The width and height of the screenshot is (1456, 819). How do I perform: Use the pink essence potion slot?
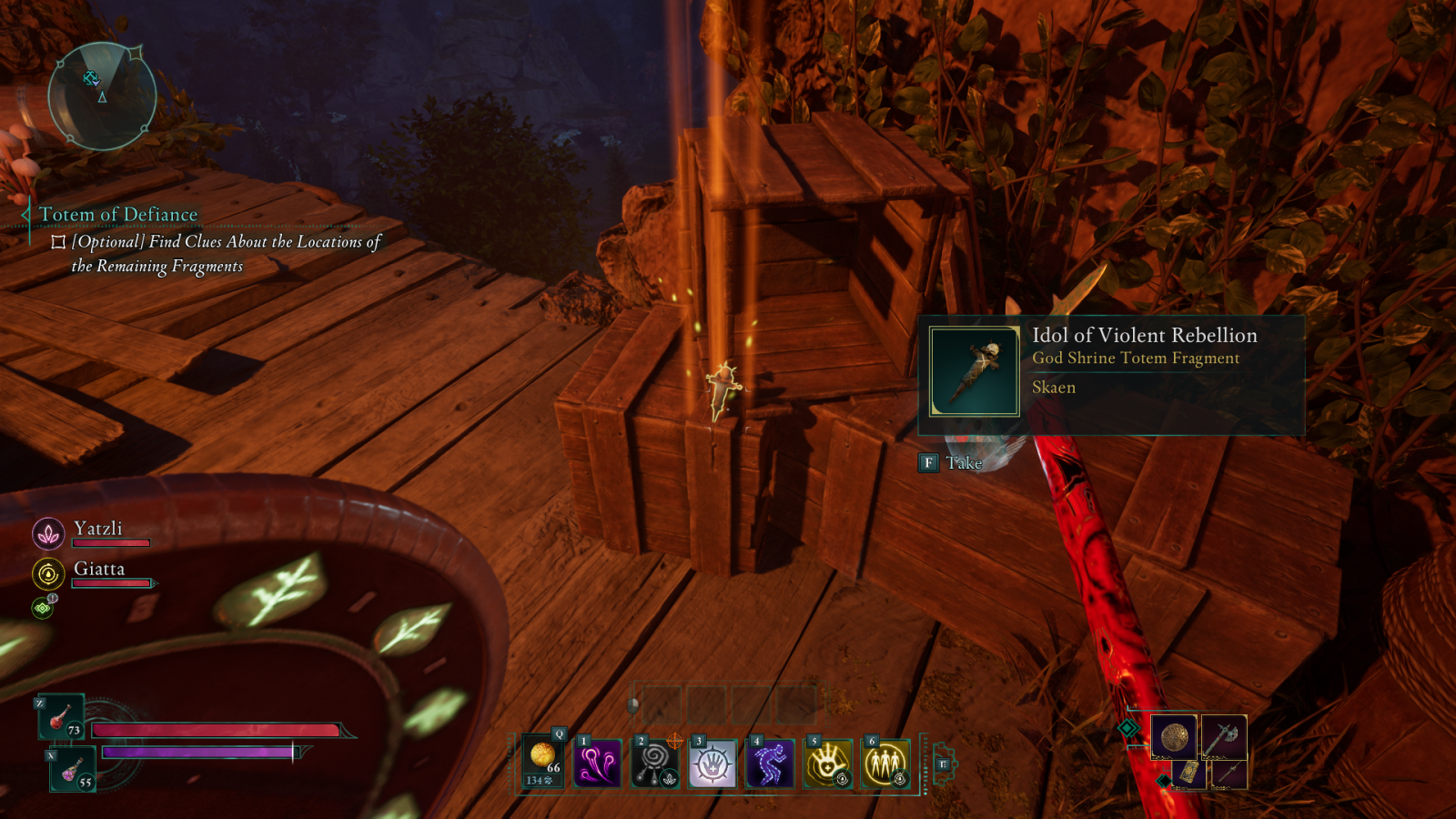[x=72, y=770]
